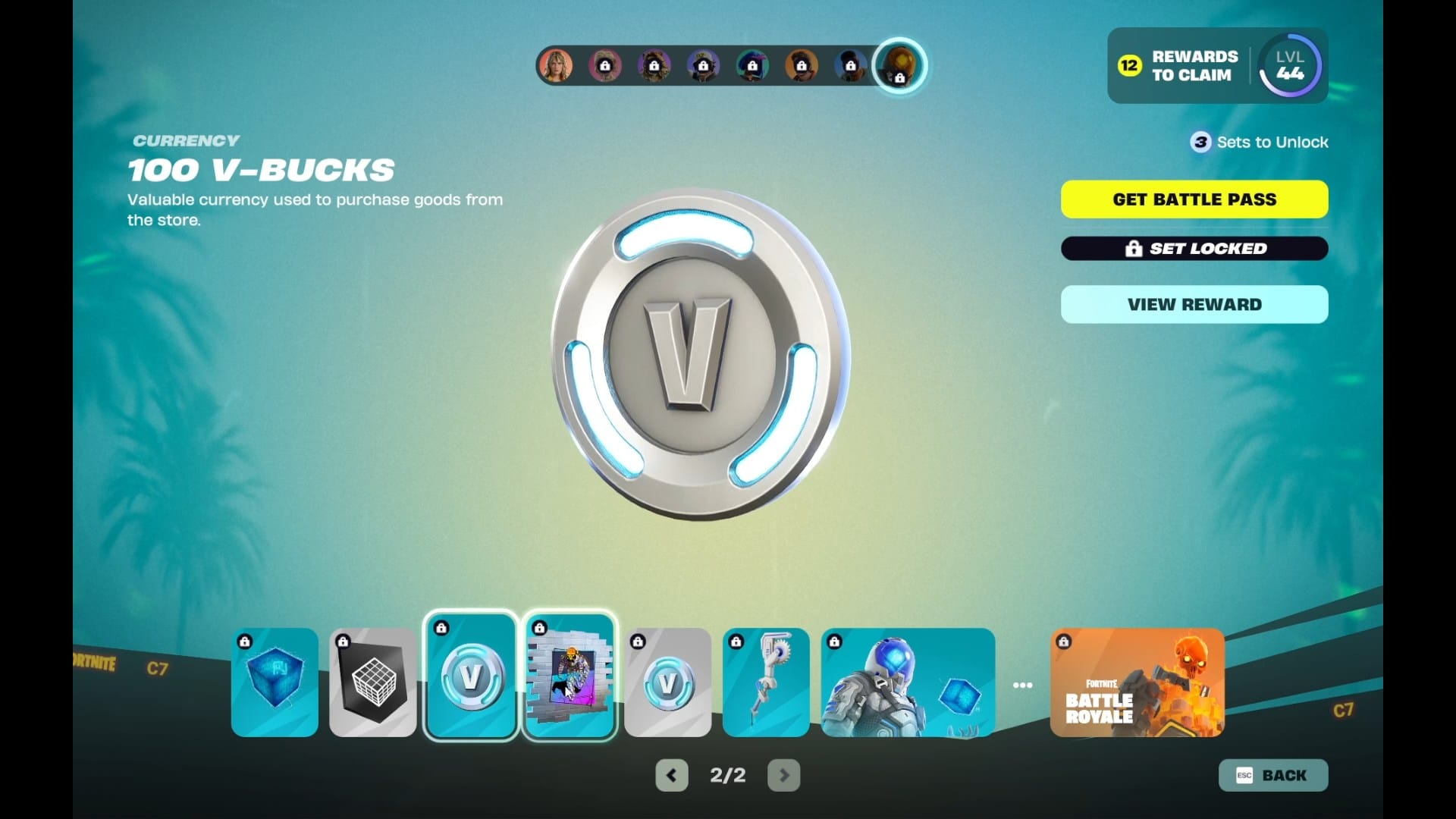Viewport: 1456px width, 819px height.
Task: Select the pickaxe reward tile
Action: coord(766,682)
